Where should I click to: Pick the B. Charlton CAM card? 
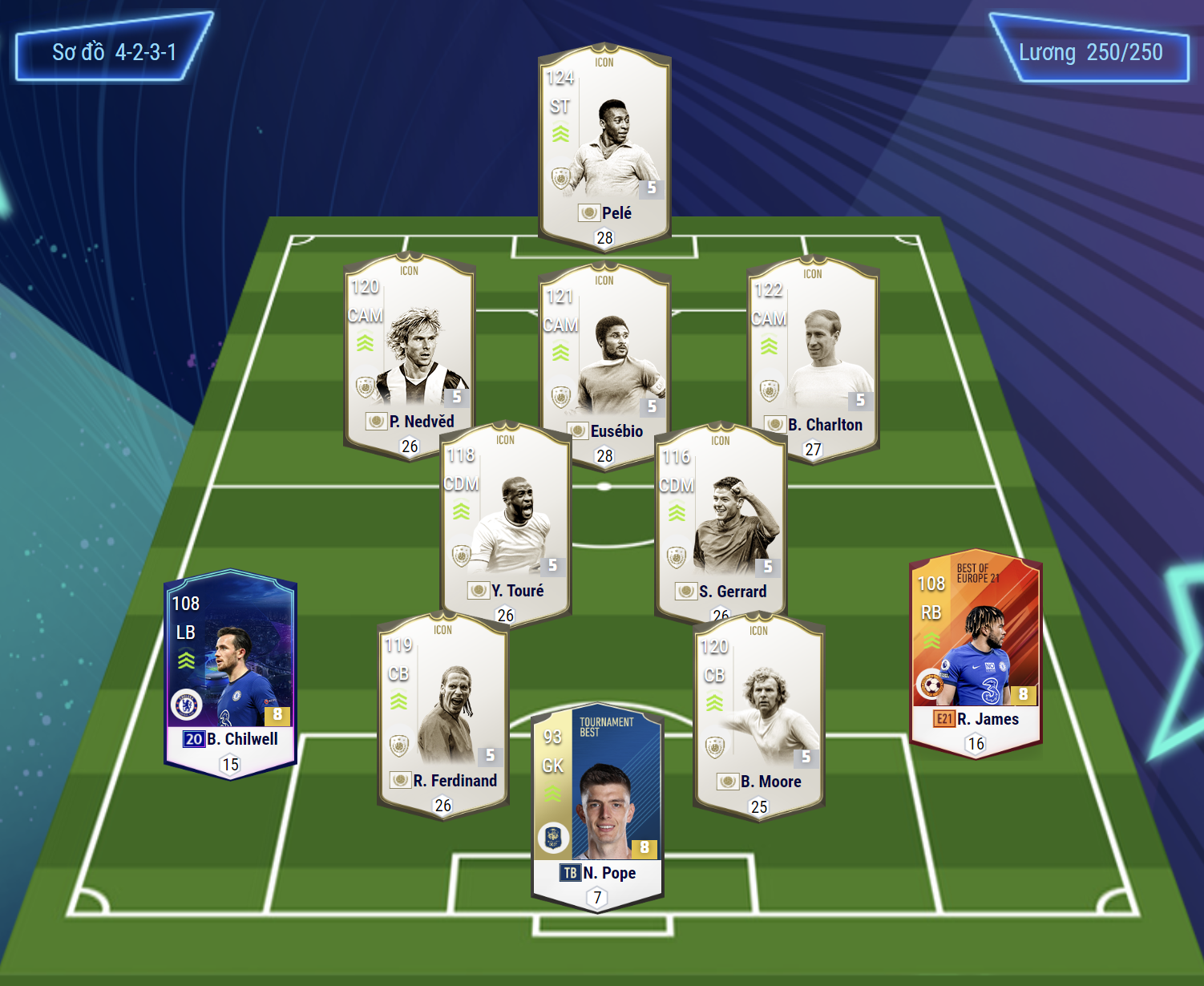(813, 357)
